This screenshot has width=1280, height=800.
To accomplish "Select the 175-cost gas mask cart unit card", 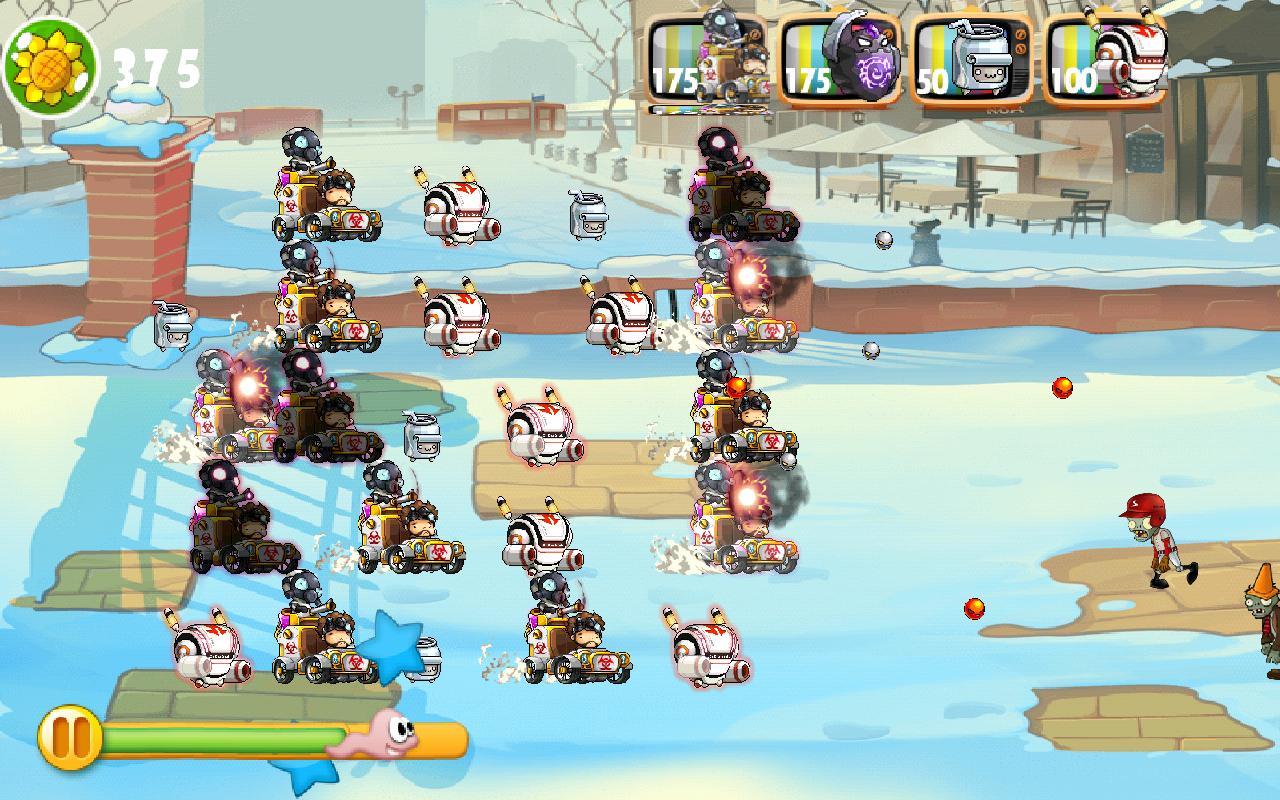I will tap(707, 60).
